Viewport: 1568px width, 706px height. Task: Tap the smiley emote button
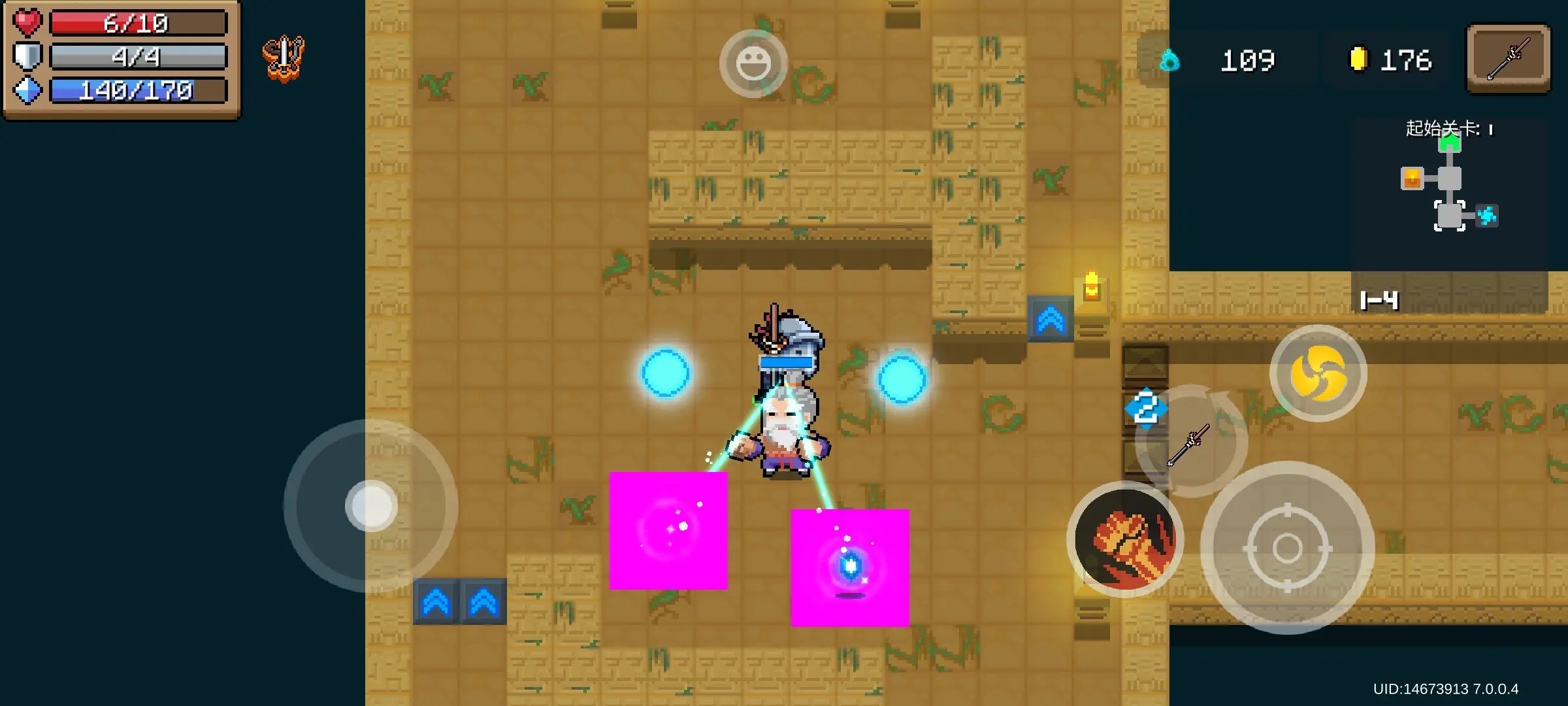(x=753, y=63)
